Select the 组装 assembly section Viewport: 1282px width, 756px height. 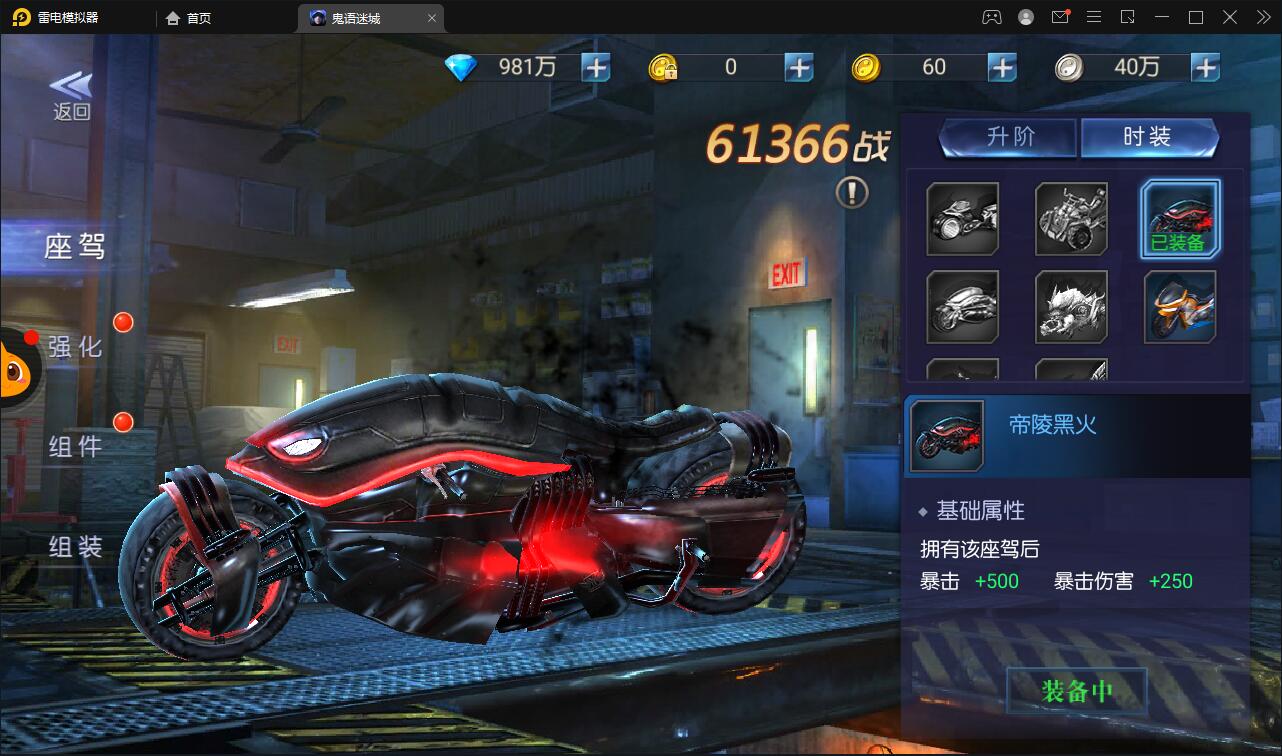[x=75, y=546]
